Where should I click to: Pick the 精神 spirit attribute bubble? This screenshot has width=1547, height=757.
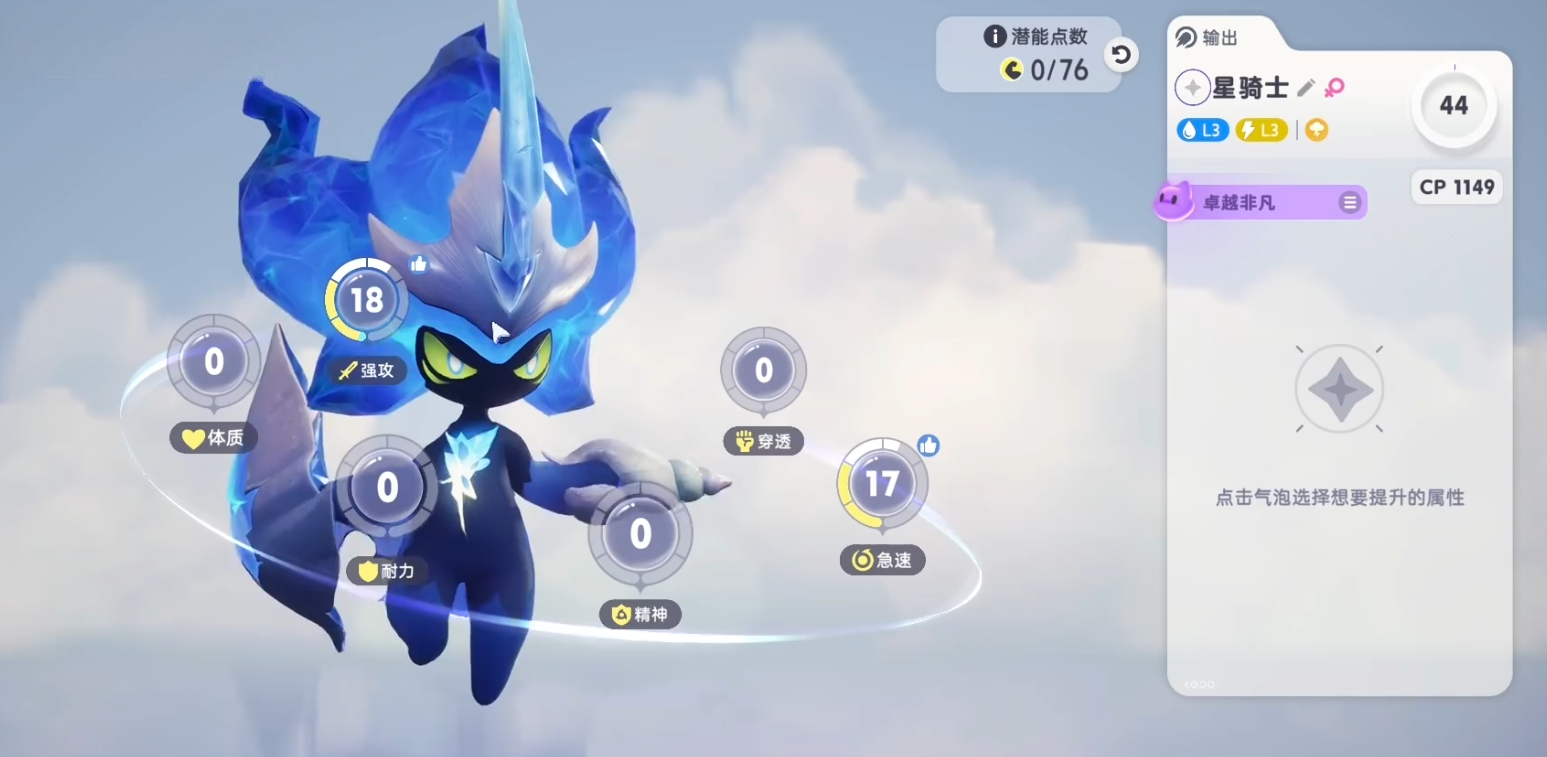(x=640, y=533)
